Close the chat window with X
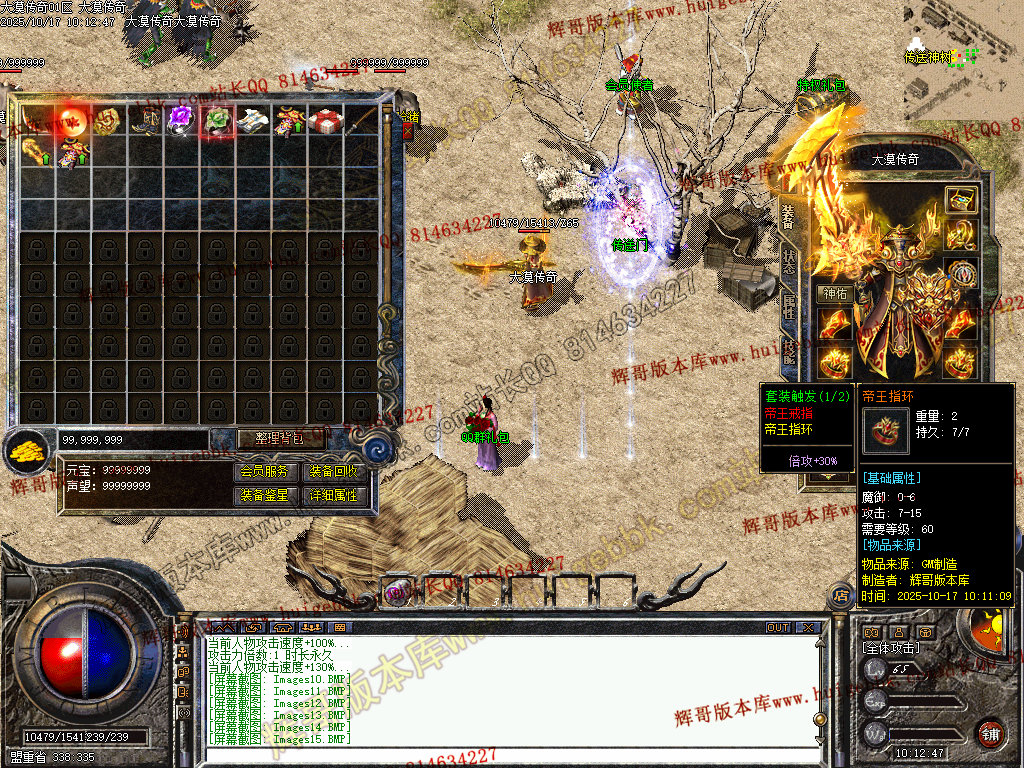The height and width of the screenshot is (768, 1024). [x=808, y=628]
